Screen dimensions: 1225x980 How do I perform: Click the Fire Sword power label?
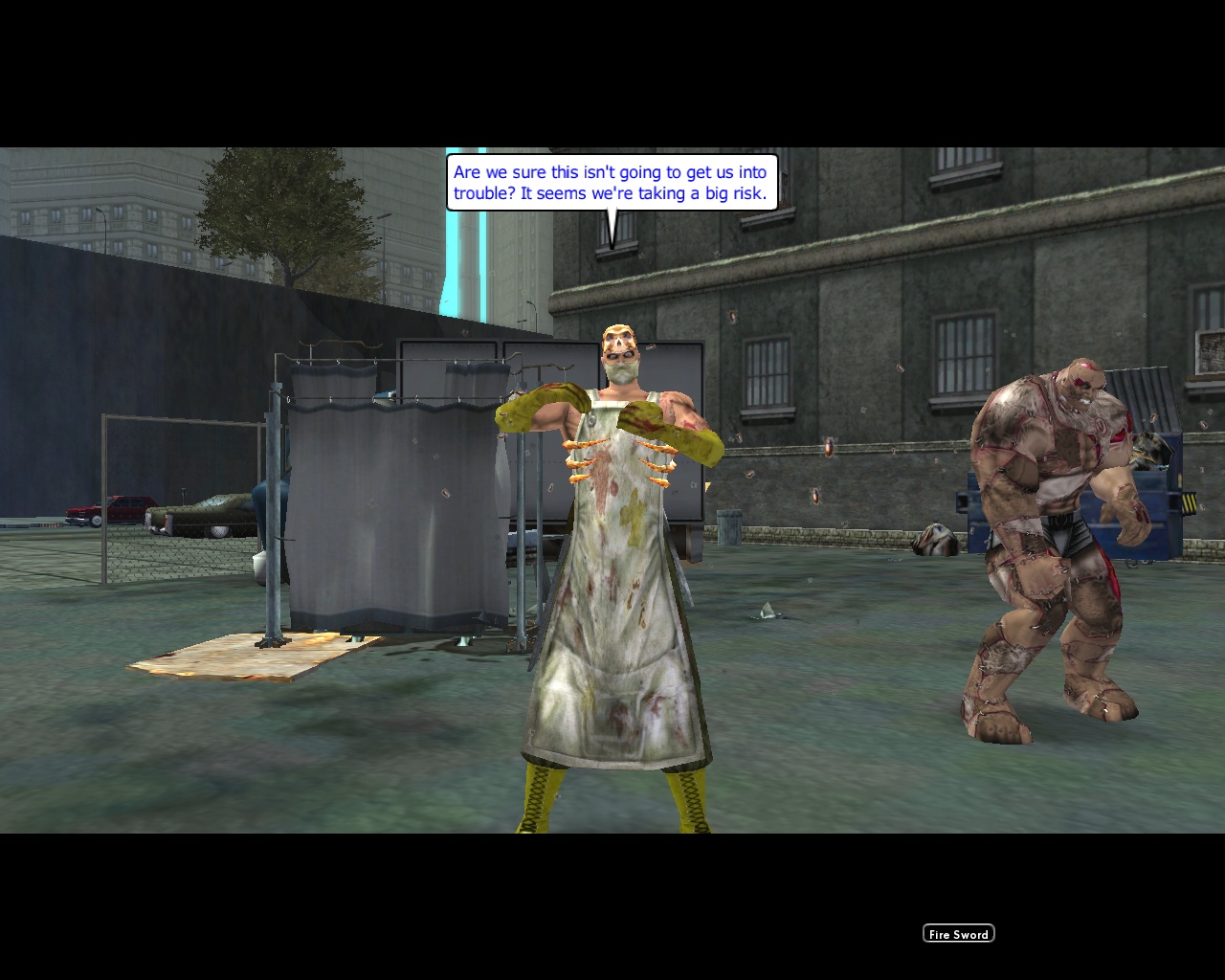pyautogui.click(x=958, y=933)
